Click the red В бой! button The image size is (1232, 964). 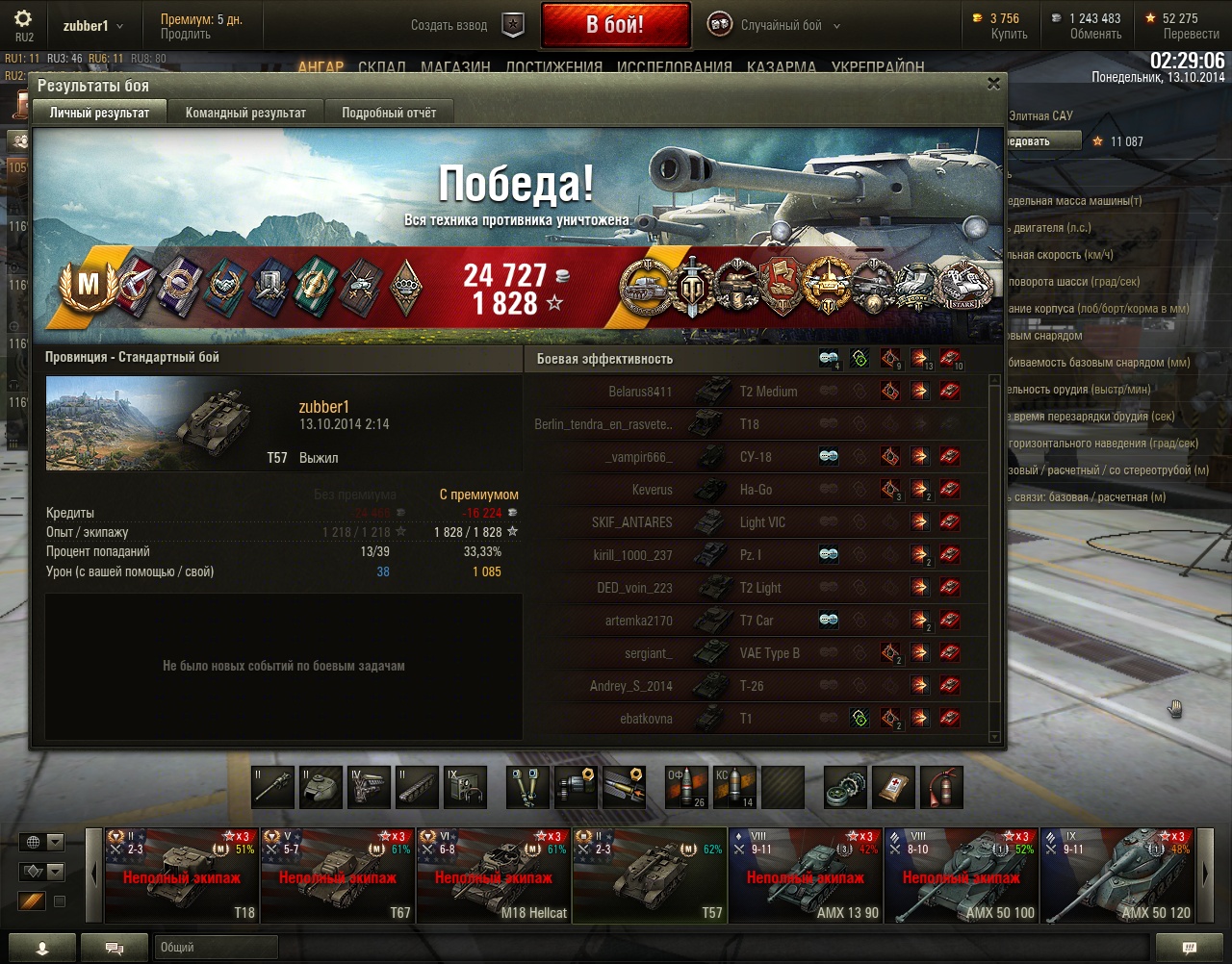coord(615,25)
